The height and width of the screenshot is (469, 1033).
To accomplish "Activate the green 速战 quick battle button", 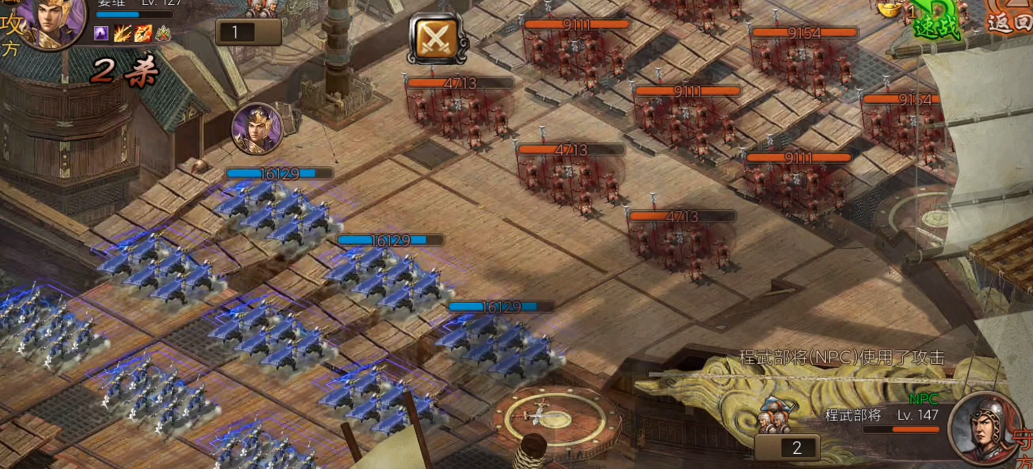I will point(936,21).
